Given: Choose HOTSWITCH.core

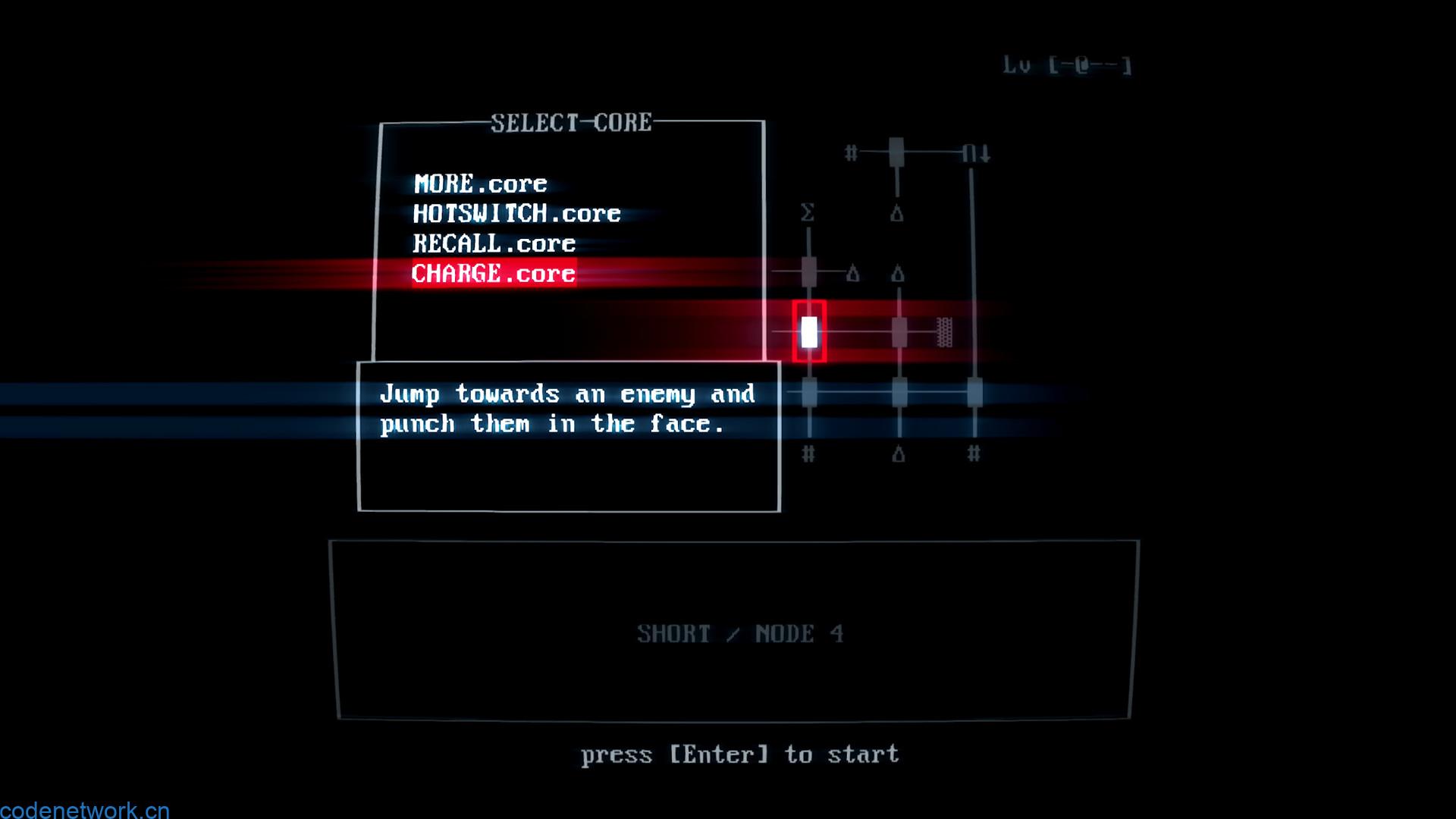Looking at the screenshot, I should [x=516, y=213].
